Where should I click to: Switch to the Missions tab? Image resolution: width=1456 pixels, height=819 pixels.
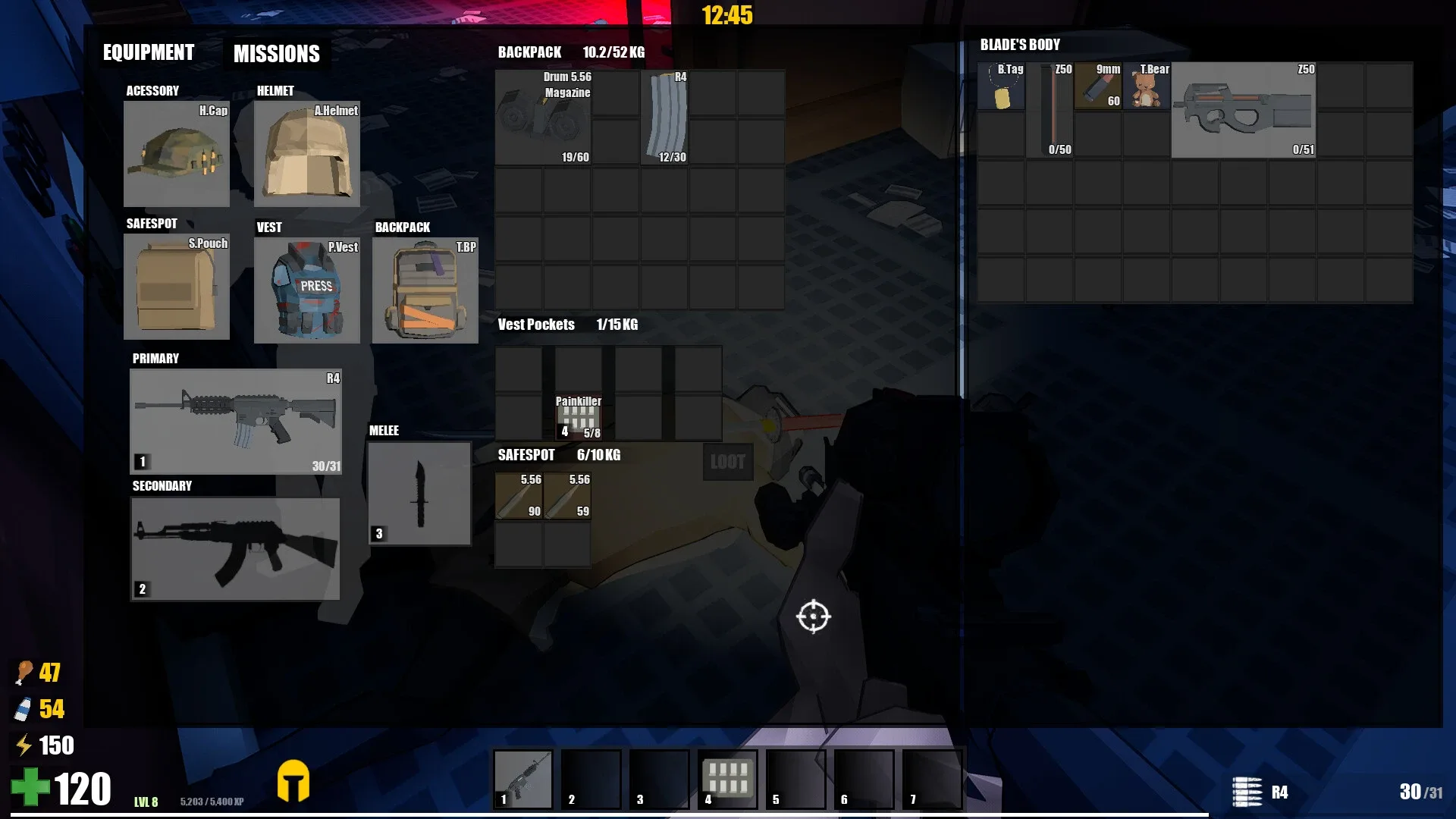276,53
